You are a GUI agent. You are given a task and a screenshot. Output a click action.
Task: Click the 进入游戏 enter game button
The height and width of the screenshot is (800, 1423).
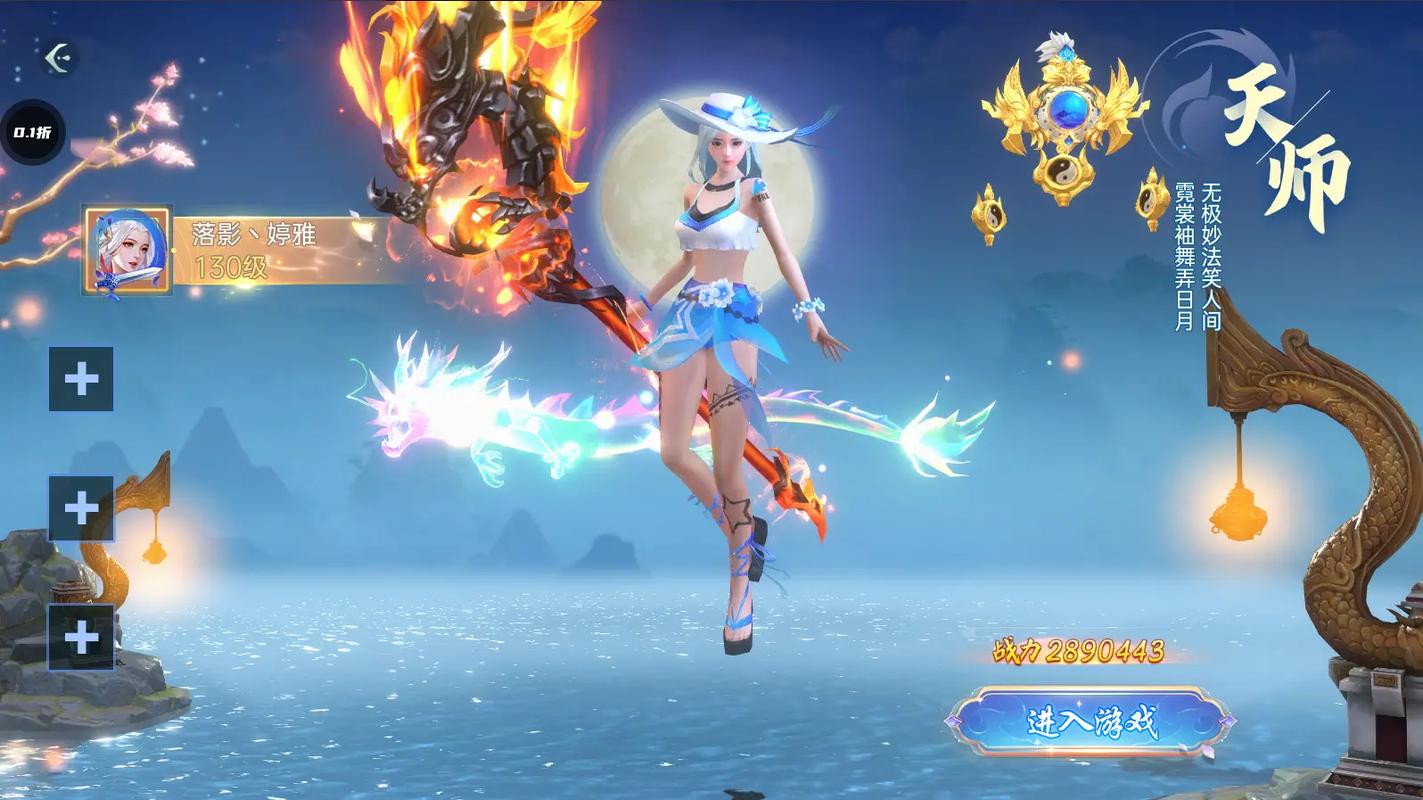pyautogui.click(x=1090, y=721)
